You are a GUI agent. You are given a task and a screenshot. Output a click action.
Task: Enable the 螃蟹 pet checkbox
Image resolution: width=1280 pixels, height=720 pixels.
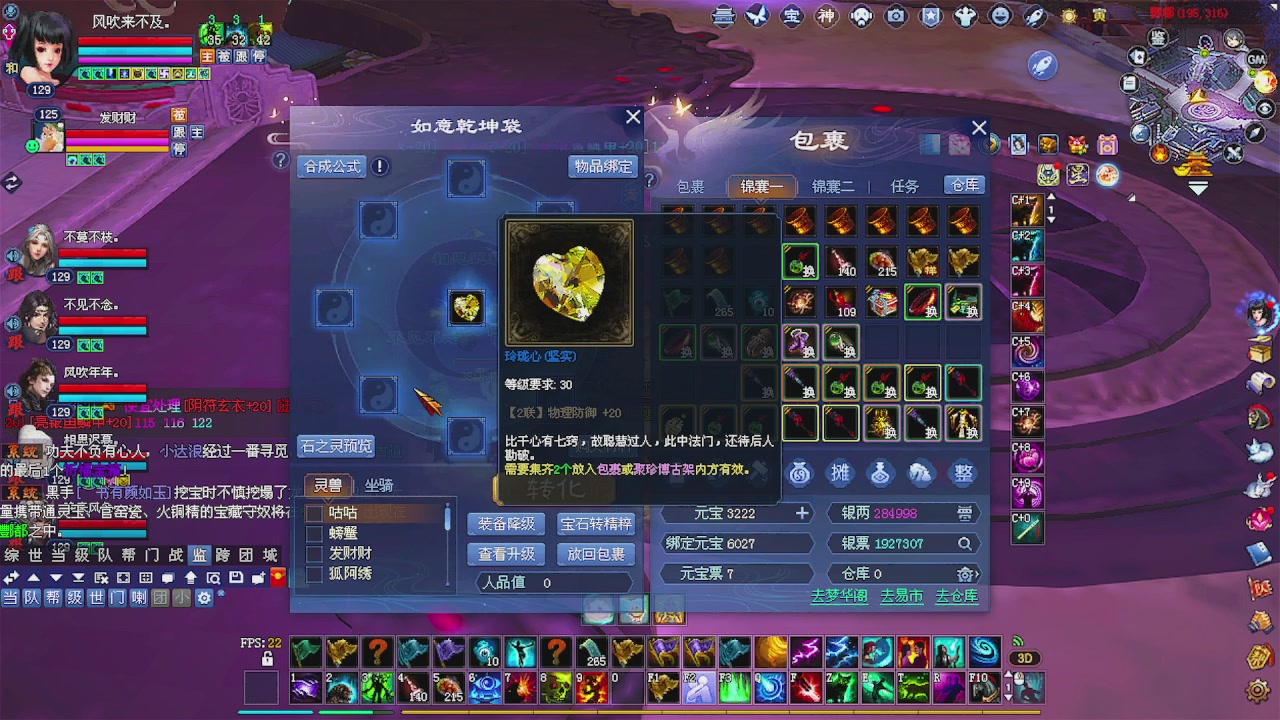point(314,532)
